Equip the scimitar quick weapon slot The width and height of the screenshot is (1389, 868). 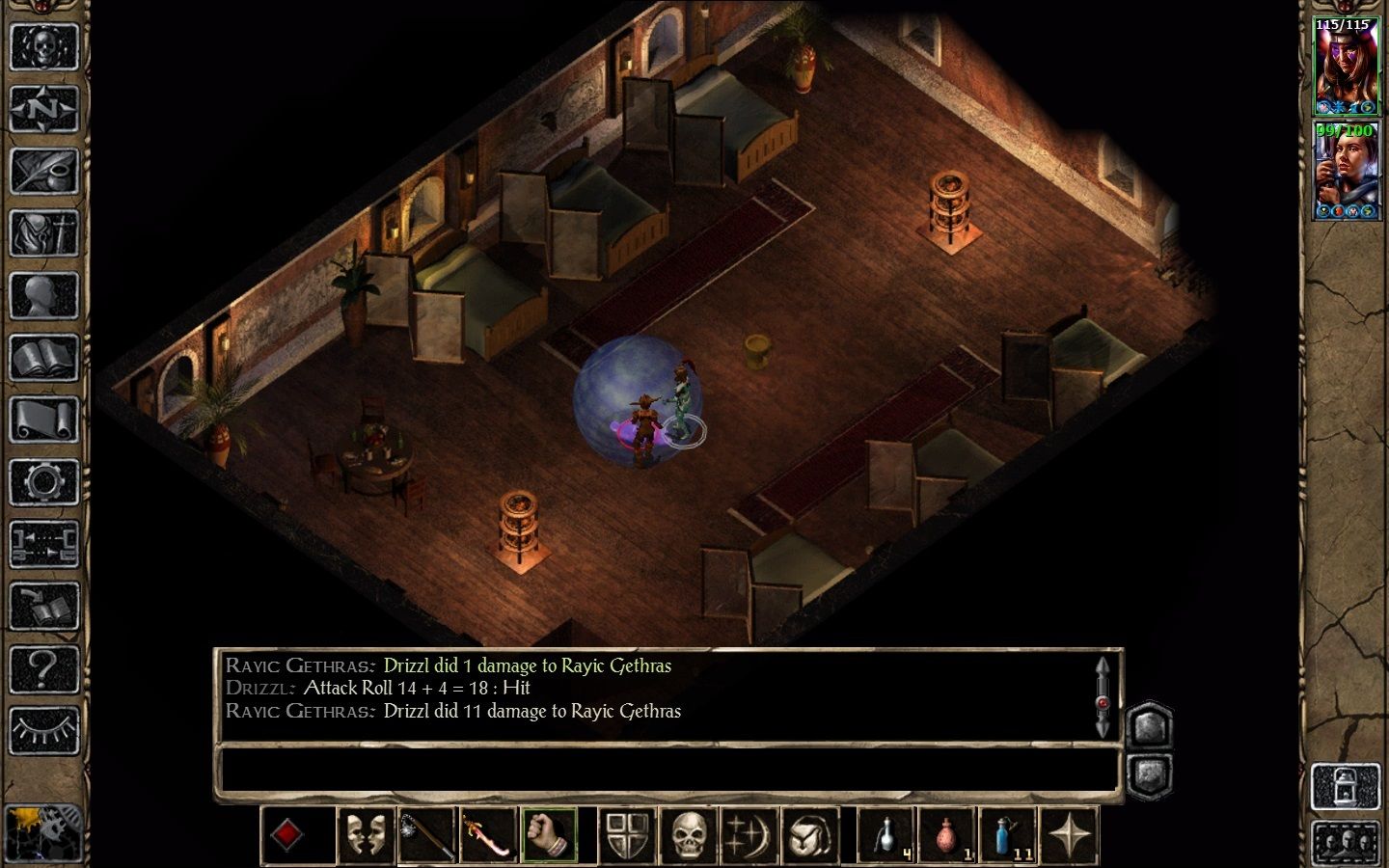[488, 835]
